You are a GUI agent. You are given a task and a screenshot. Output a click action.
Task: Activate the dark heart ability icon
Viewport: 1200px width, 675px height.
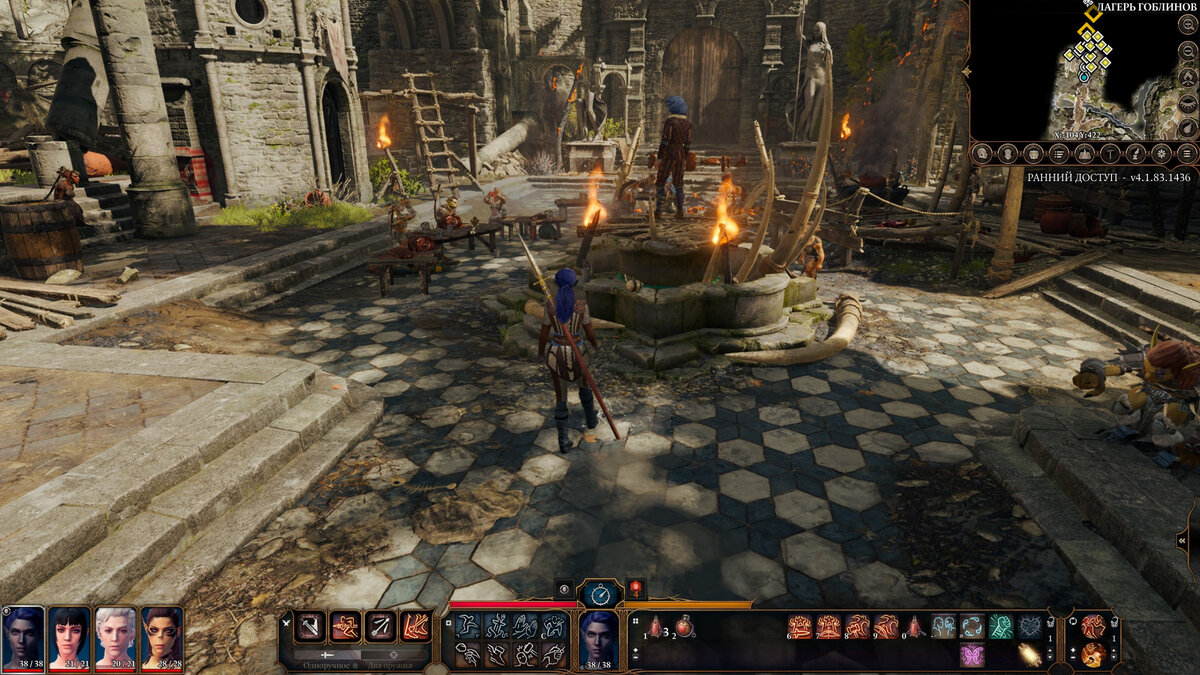[x=1029, y=627]
